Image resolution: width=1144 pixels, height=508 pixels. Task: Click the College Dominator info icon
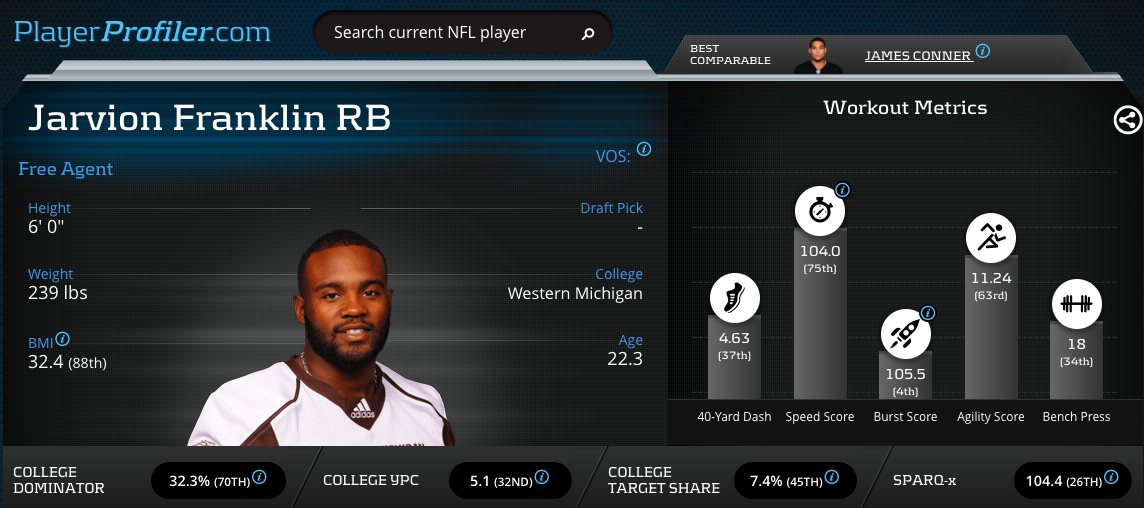click(x=260, y=477)
